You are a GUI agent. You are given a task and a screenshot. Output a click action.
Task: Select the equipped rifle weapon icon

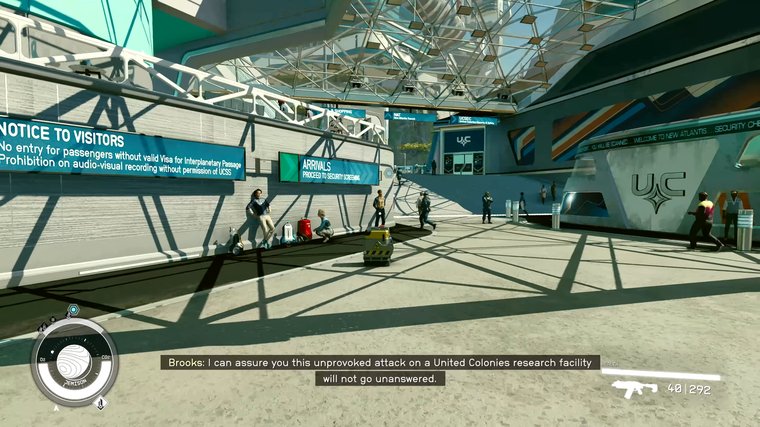[634, 388]
